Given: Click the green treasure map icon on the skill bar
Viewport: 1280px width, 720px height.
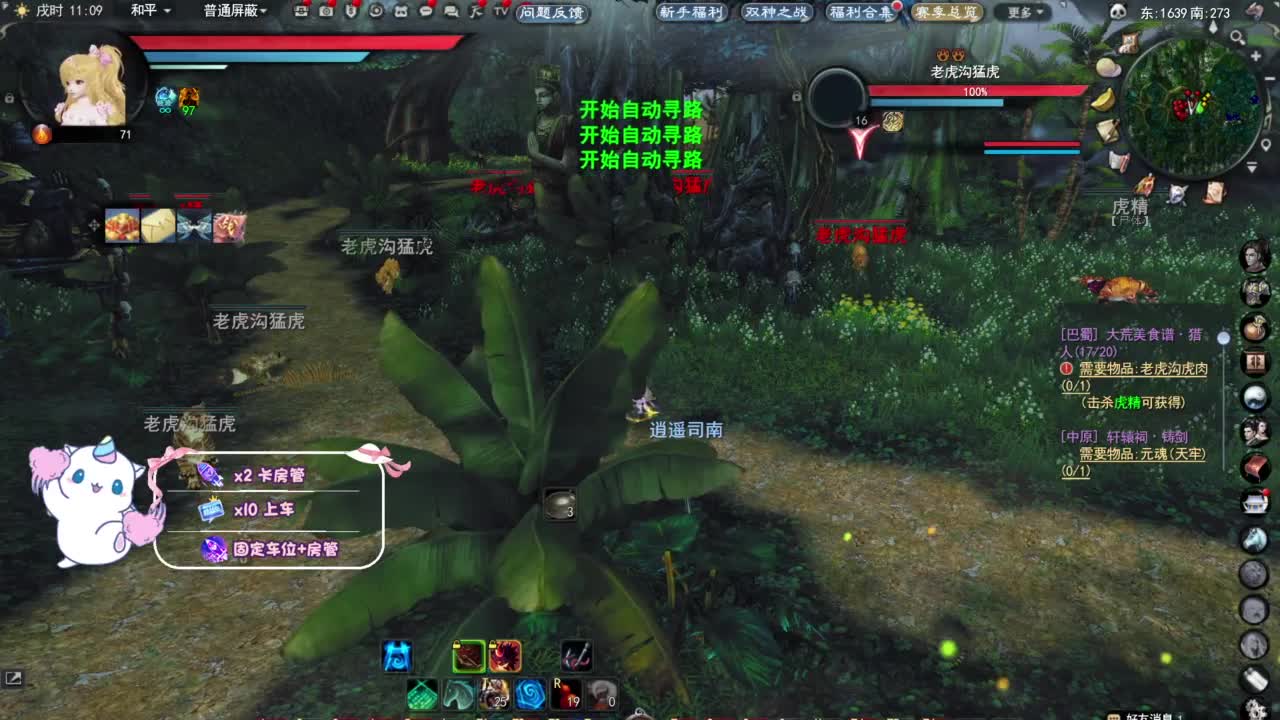Looking at the screenshot, I should pos(421,694).
